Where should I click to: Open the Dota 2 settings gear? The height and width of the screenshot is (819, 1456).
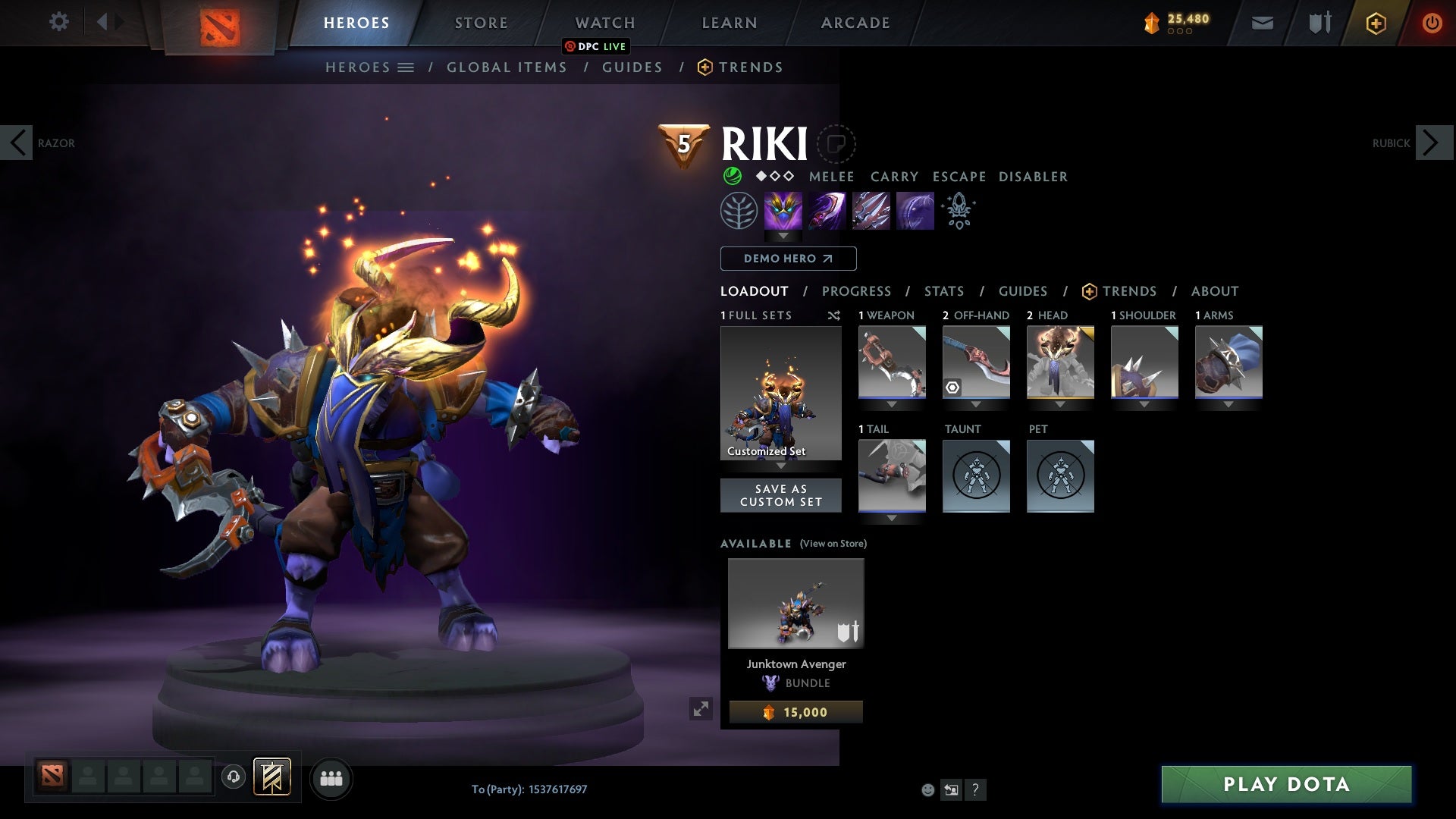(59, 21)
